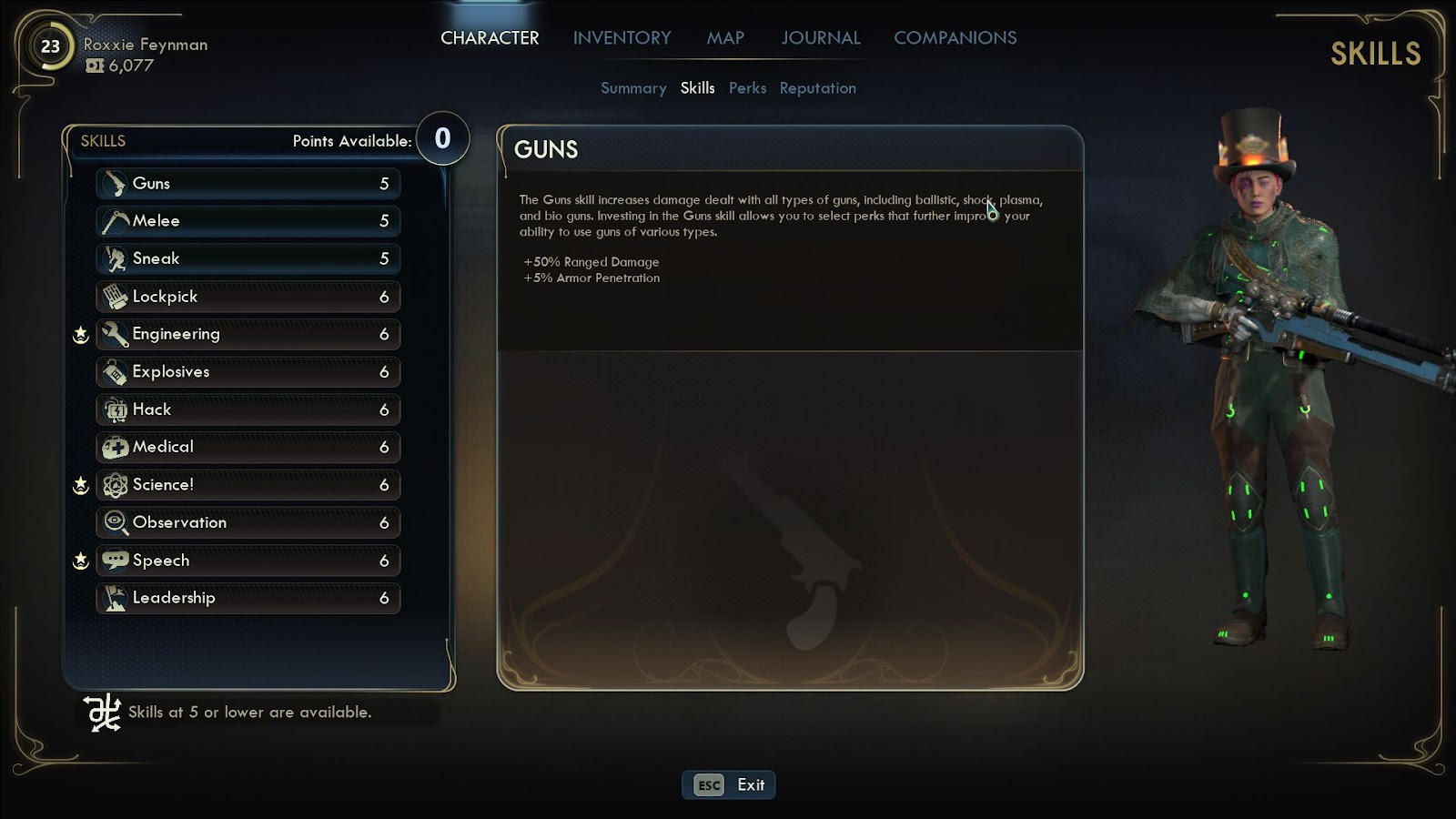This screenshot has width=1456, height=819.
Task: Select the Sneak skill row
Action: pos(248,259)
